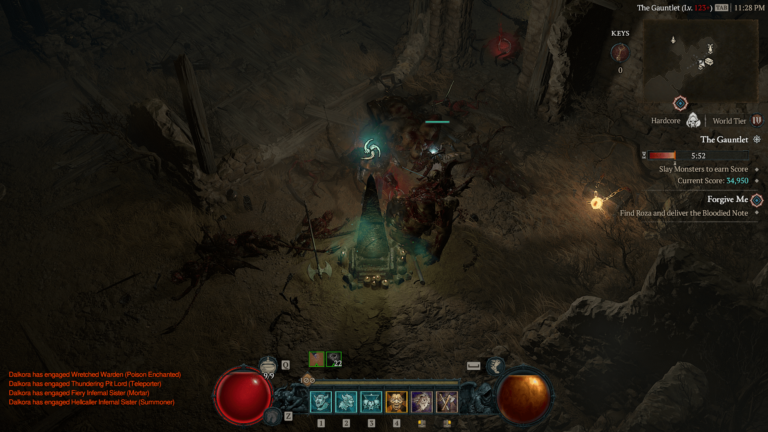Open The Gauntlet objective entry
This screenshot has height=432, width=768.
724,140
